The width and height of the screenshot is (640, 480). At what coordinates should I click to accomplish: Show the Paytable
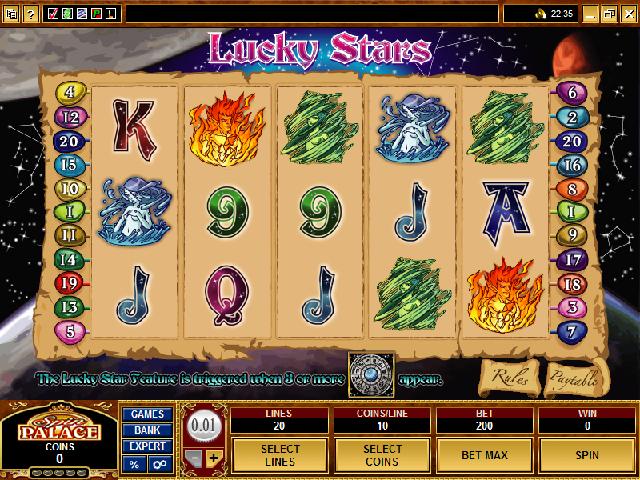(x=573, y=379)
